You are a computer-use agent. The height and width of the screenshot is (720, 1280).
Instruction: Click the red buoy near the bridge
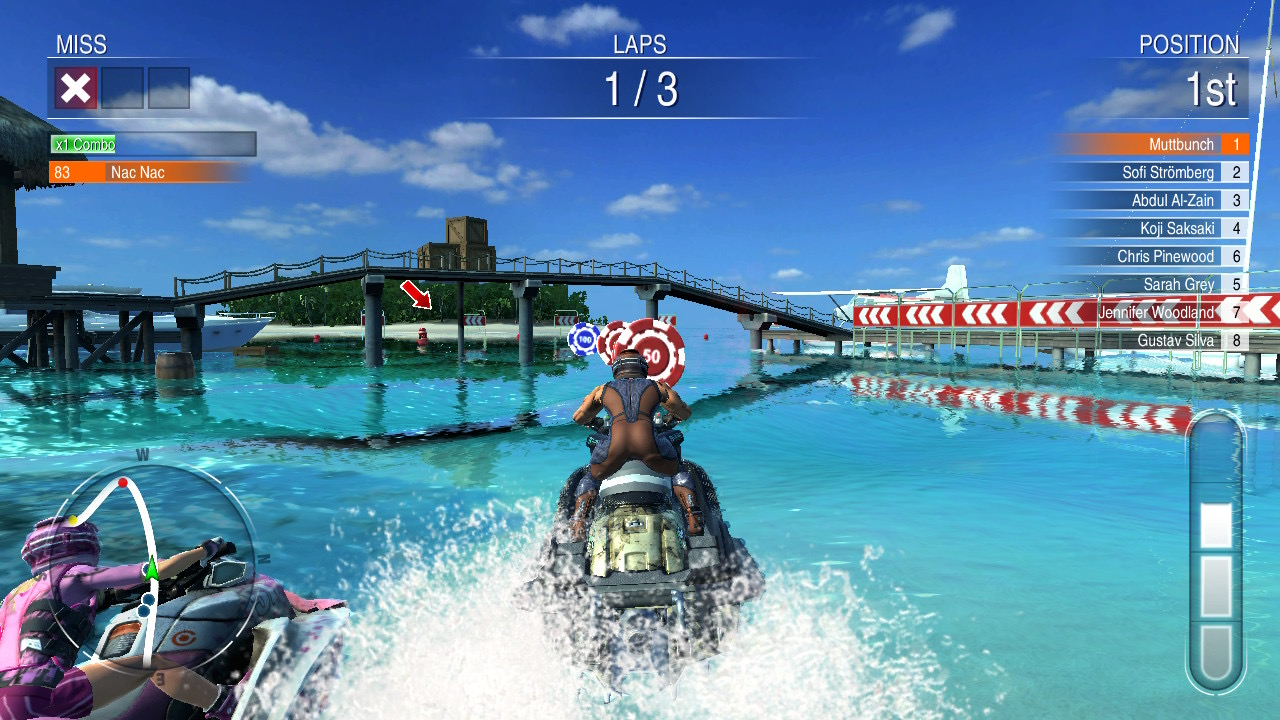[x=420, y=336]
